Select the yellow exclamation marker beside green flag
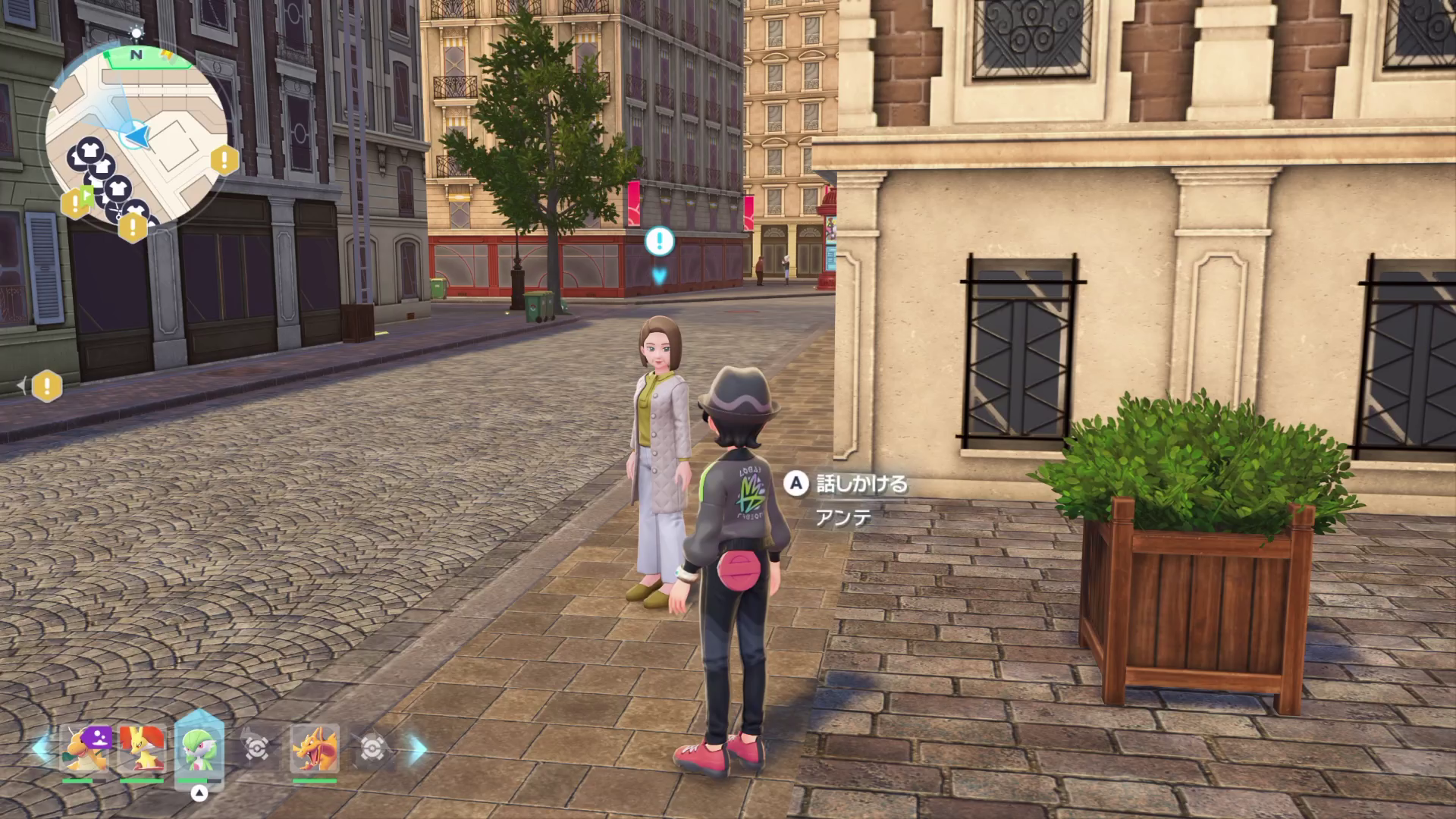The image size is (1456, 819). click(73, 203)
